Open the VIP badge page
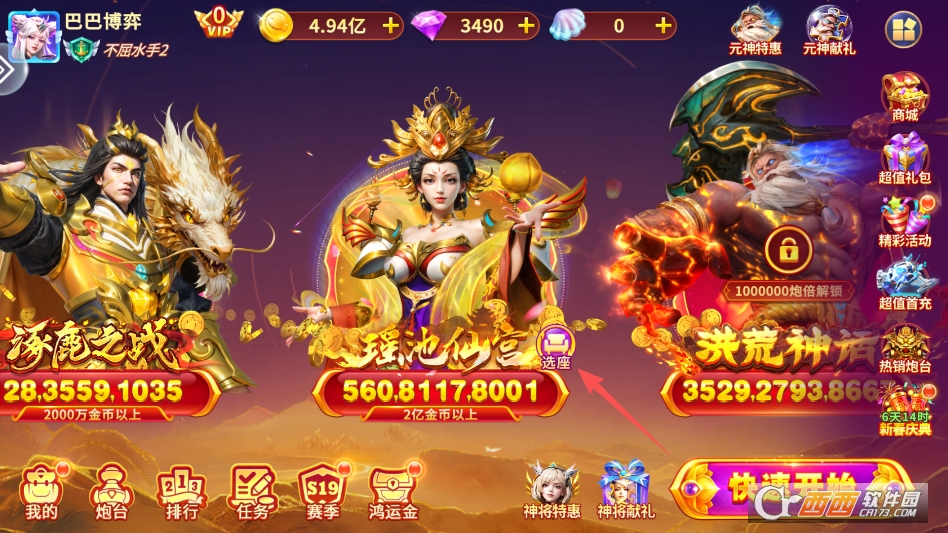The image size is (948, 533). tap(218, 22)
